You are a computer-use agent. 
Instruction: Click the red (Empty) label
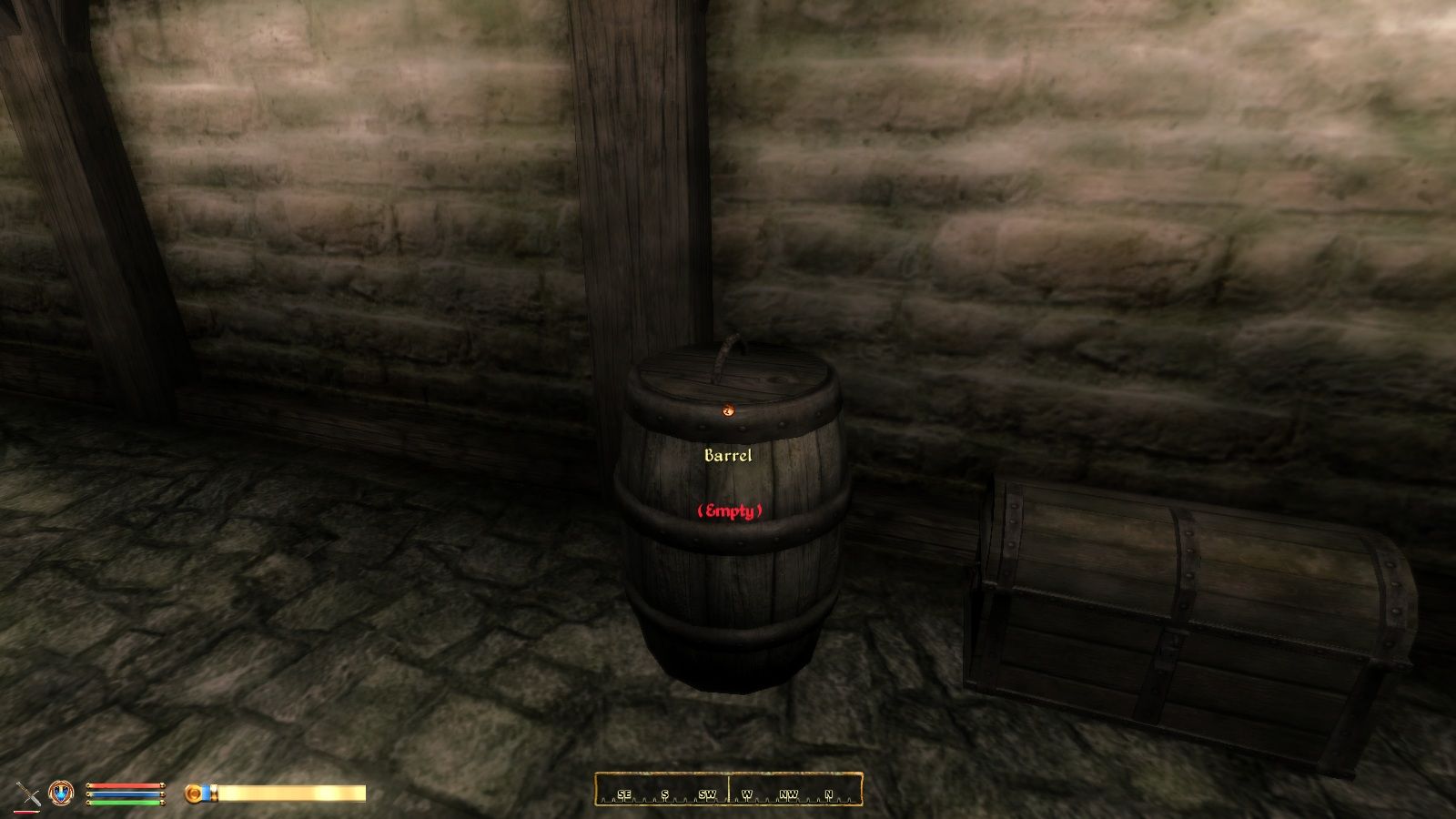pos(730,511)
